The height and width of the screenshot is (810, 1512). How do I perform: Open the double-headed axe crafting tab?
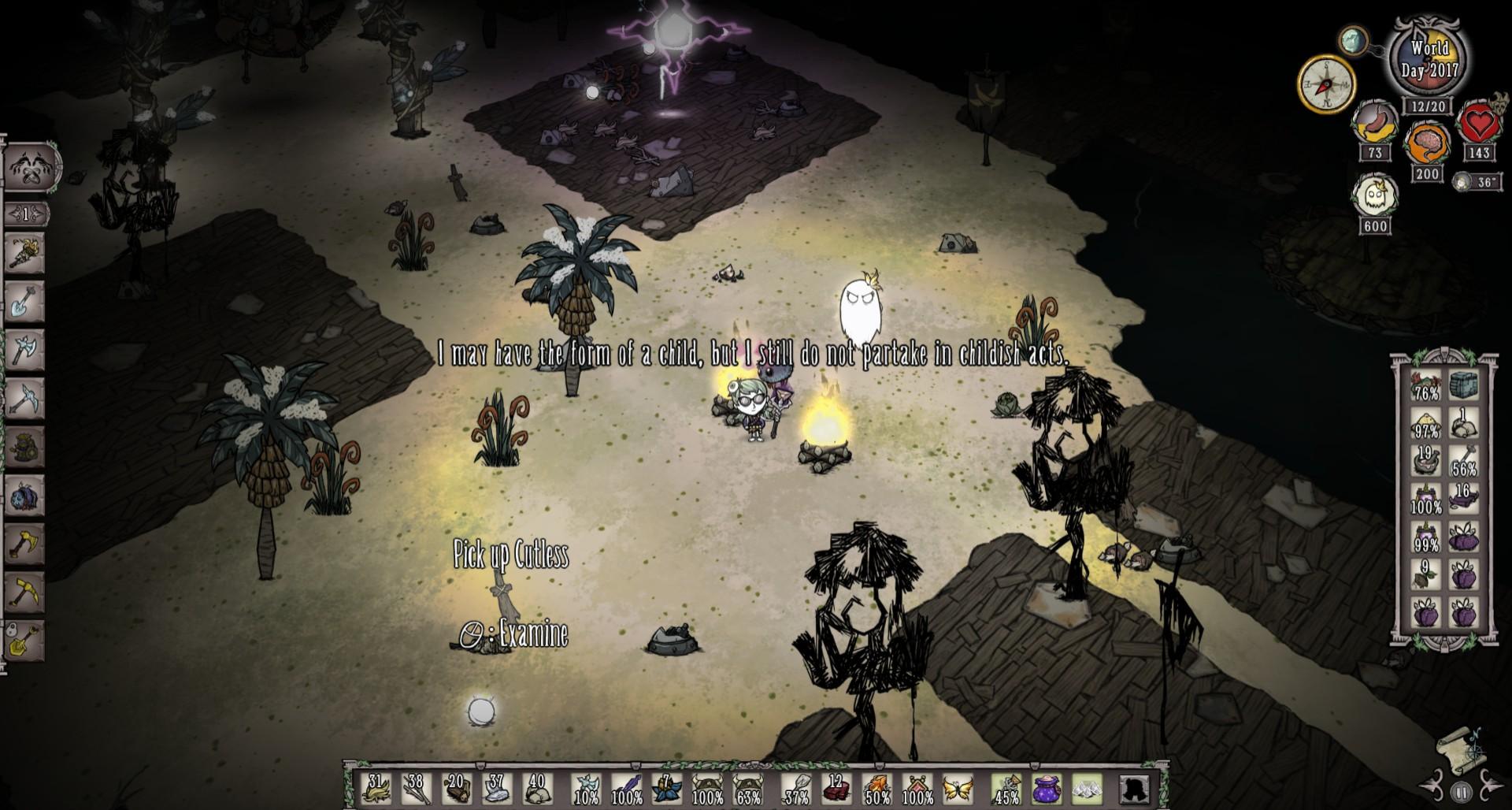(x=24, y=349)
